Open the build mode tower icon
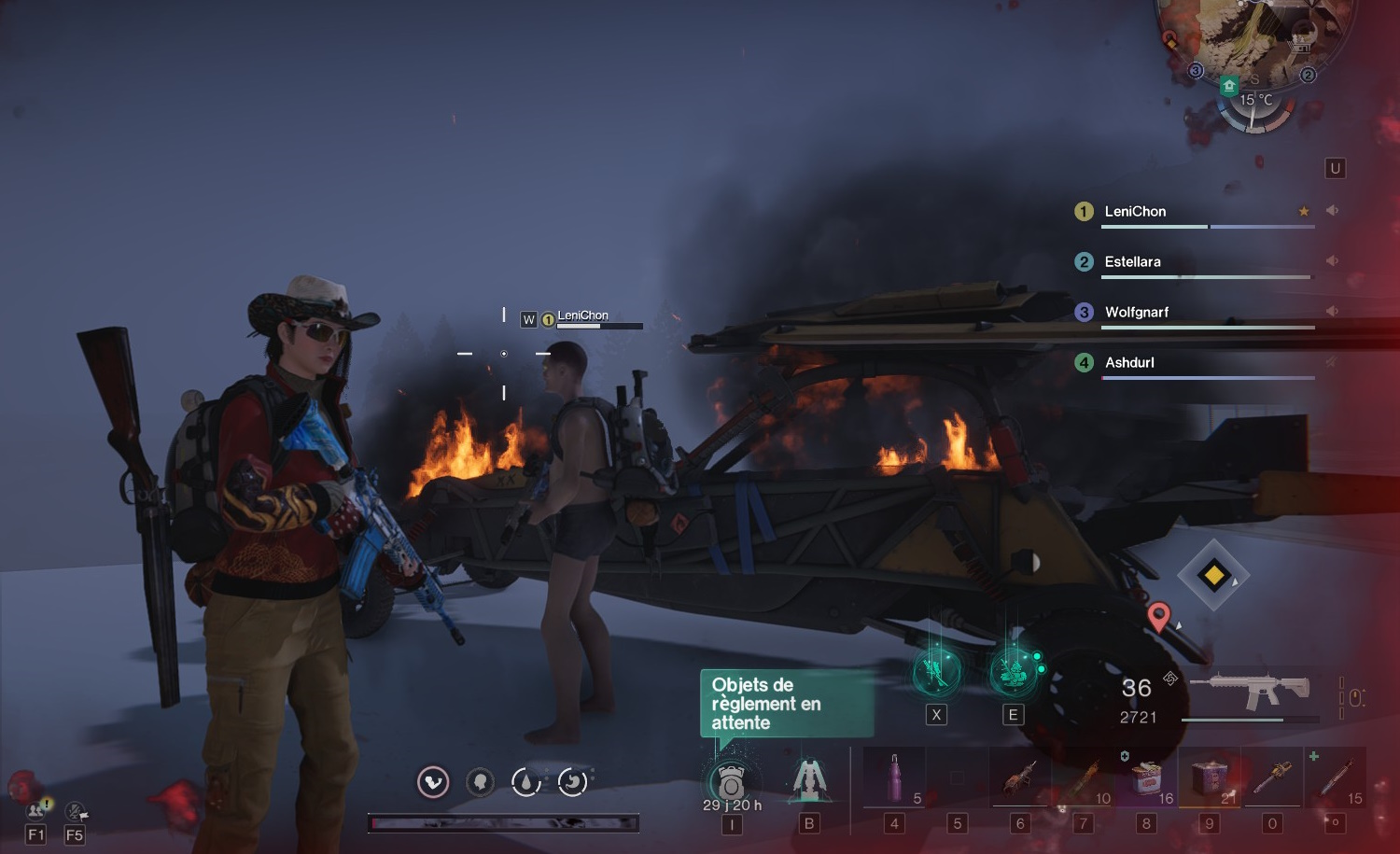Screen dimensions: 1400x854 [808, 780]
